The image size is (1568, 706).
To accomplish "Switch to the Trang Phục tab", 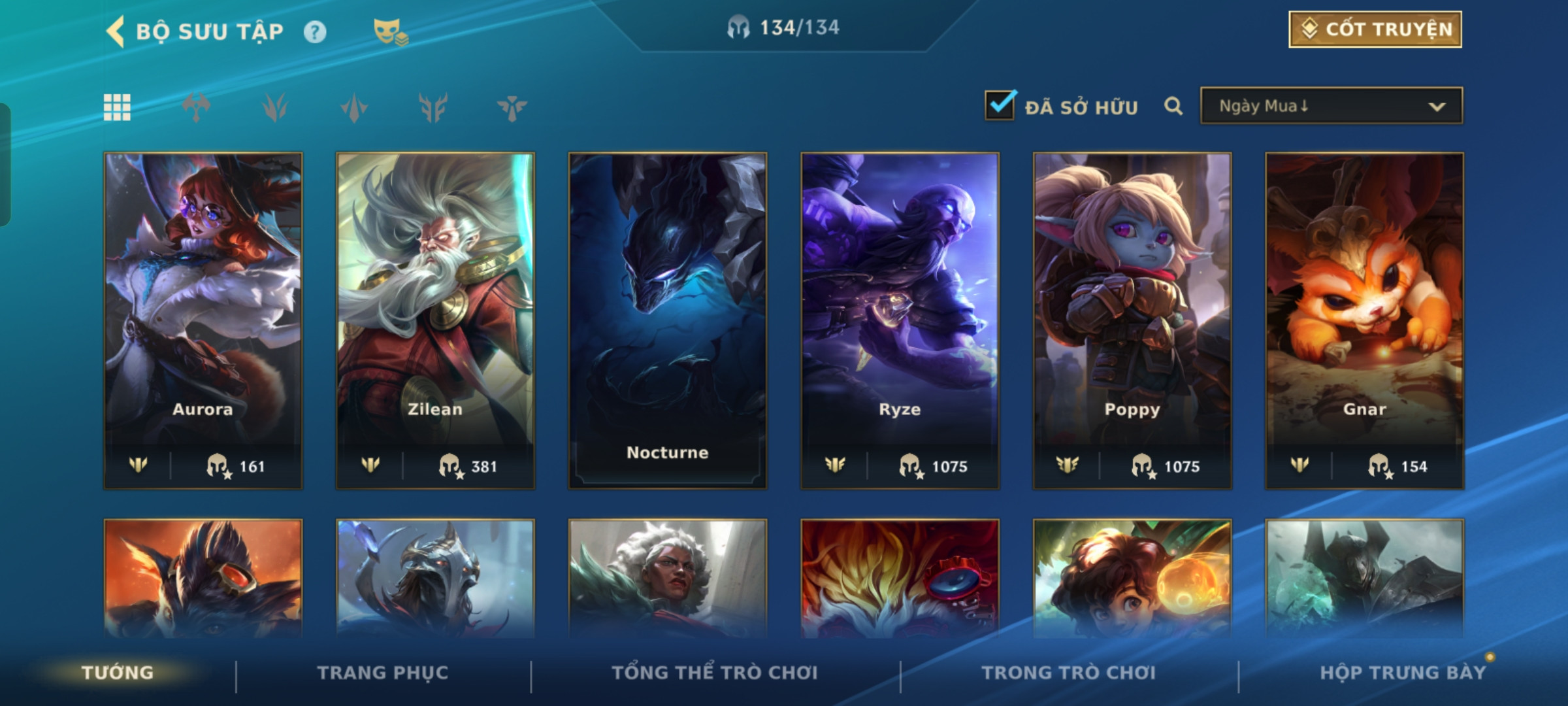I will (383, 673).
